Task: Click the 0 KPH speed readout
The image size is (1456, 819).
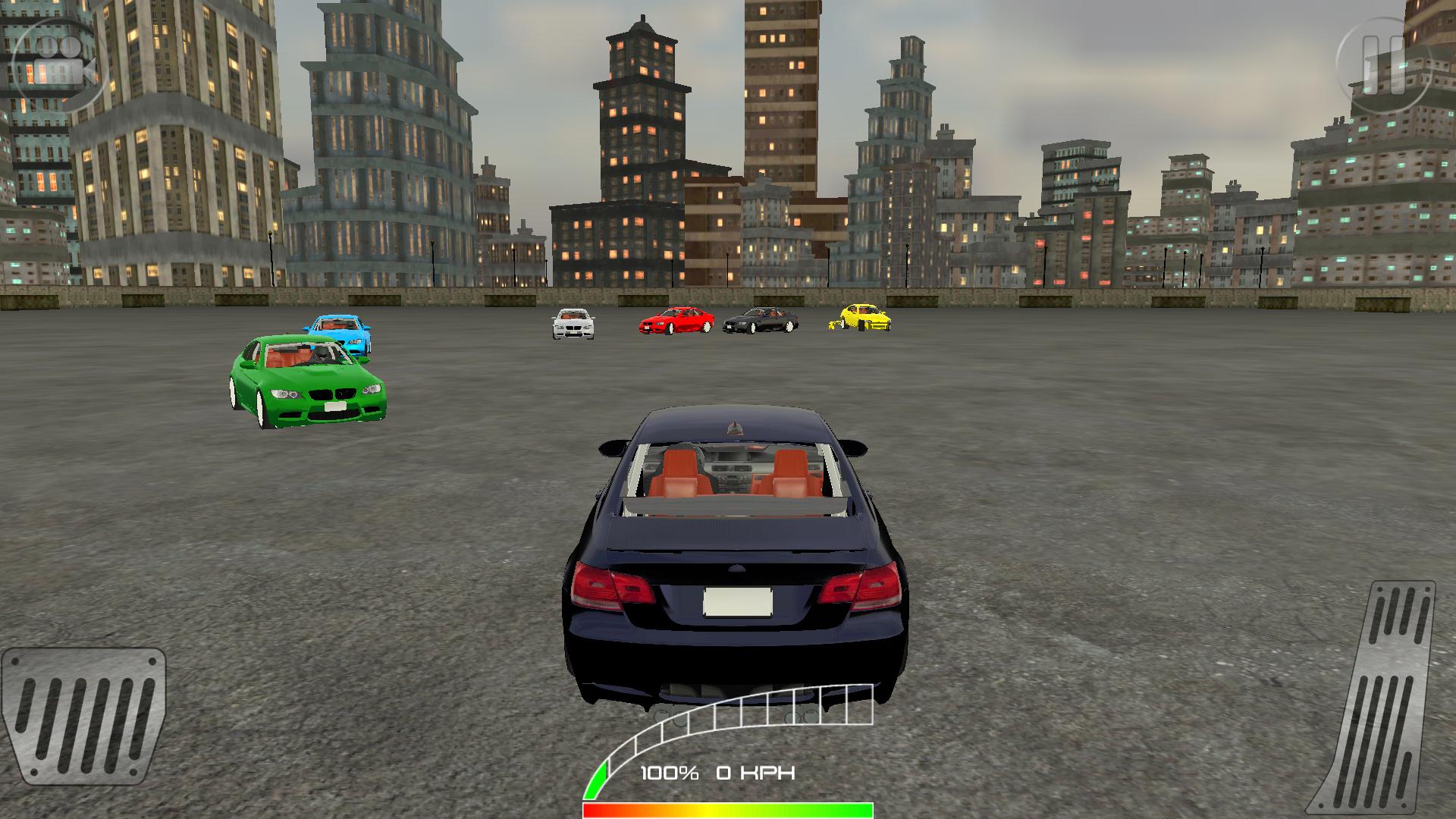Action: coord(758,772)
